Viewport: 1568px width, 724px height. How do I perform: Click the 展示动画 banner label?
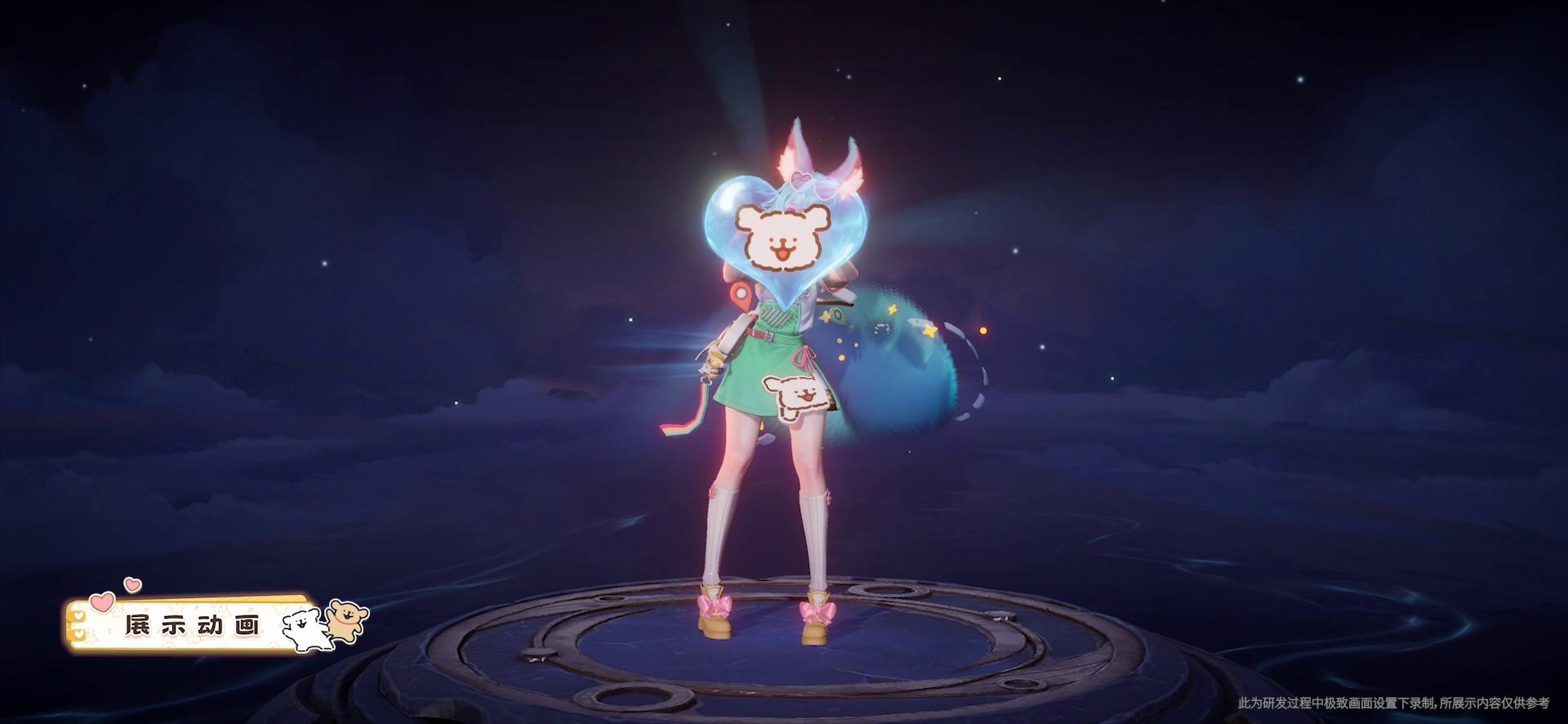click(193, 626)
